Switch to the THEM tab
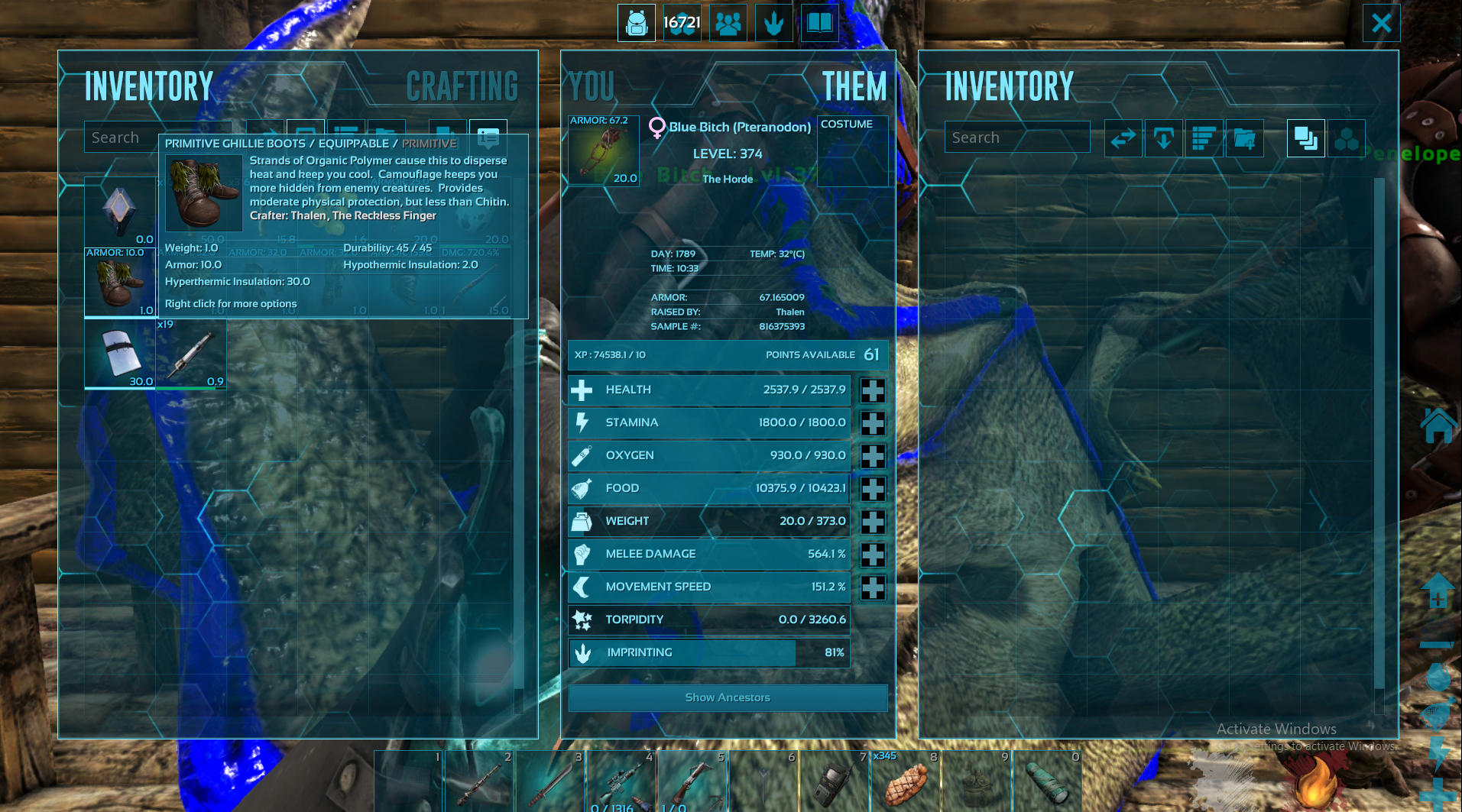1462x812 pixels. pyautogui.click(x=854, y=86)
